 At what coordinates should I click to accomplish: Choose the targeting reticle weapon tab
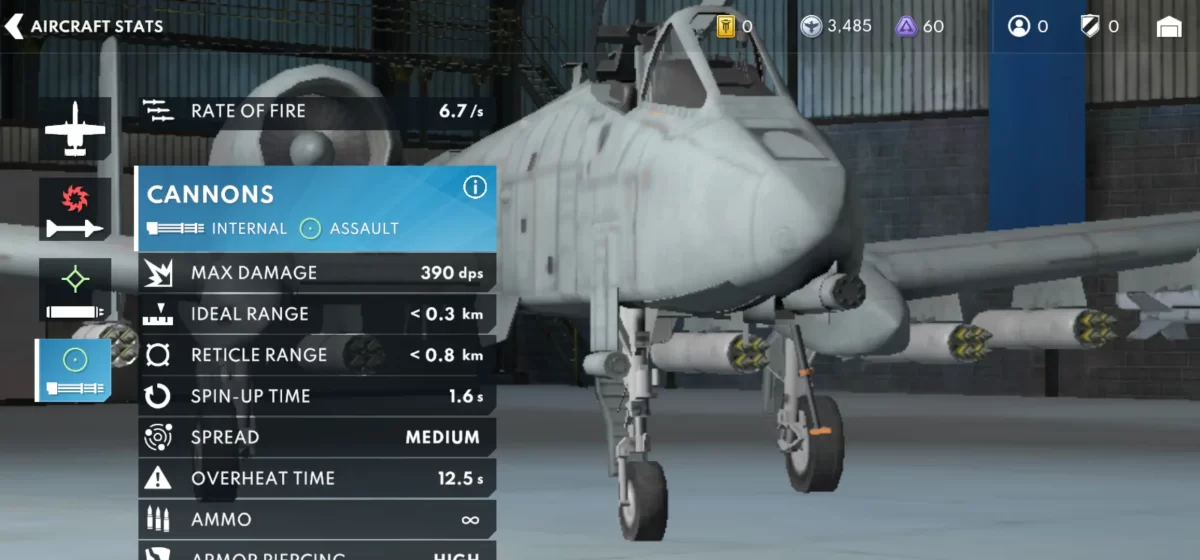point(75,291)
